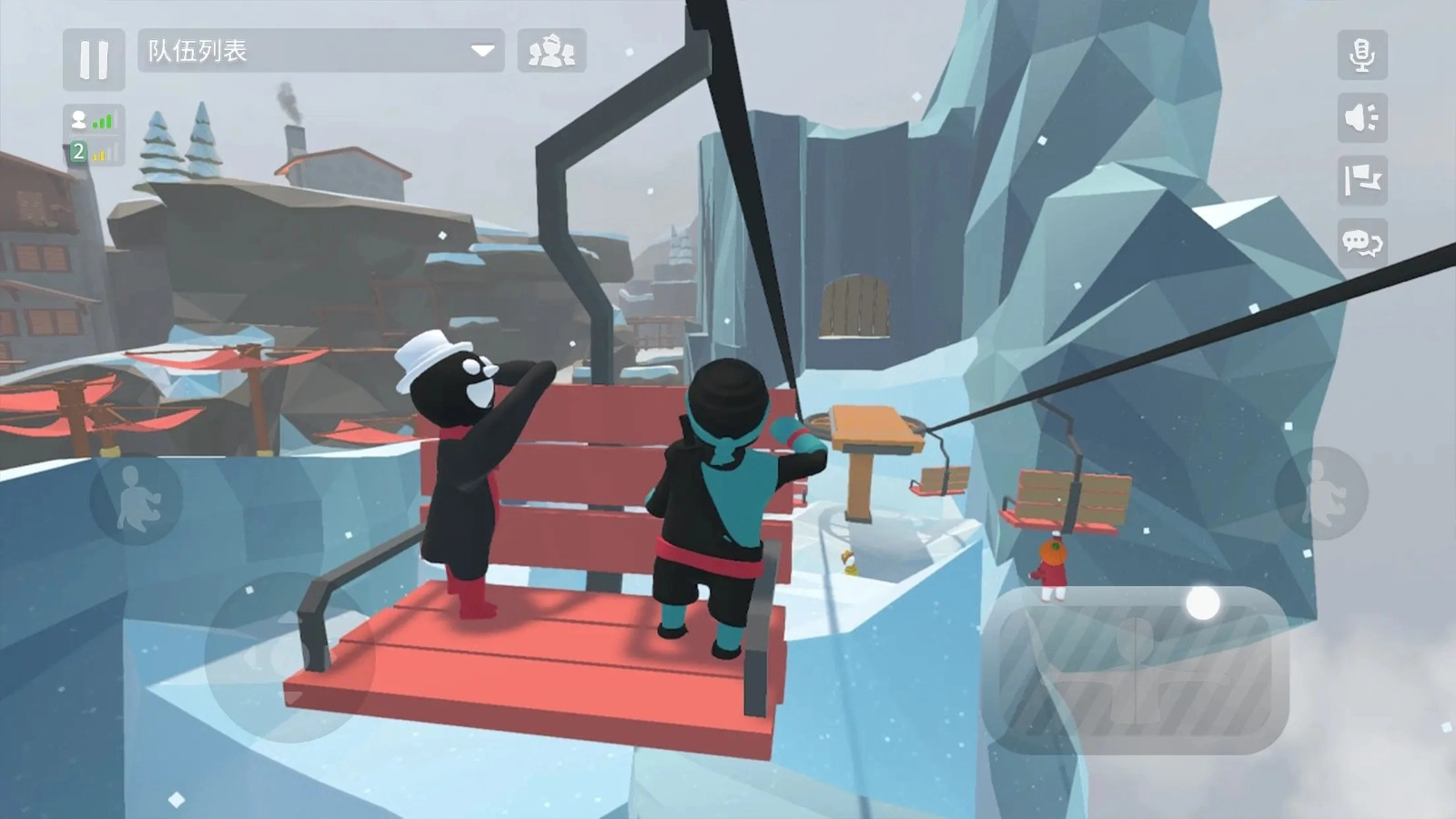Open the 队伍列表 dropdown
The image size is (1456, 819).
(318, 52)
